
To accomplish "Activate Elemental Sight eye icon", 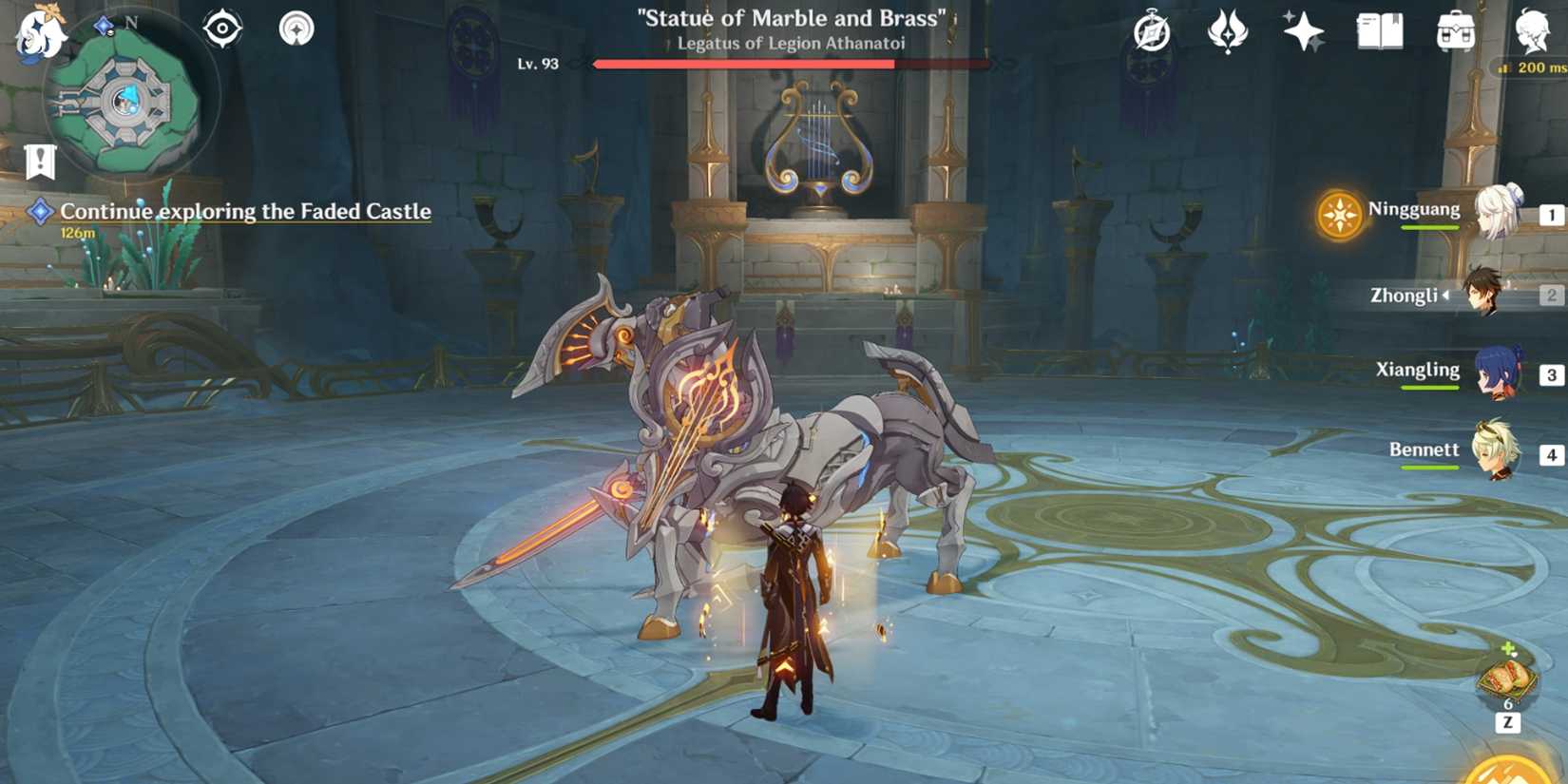I will click(x=224, y=29).
